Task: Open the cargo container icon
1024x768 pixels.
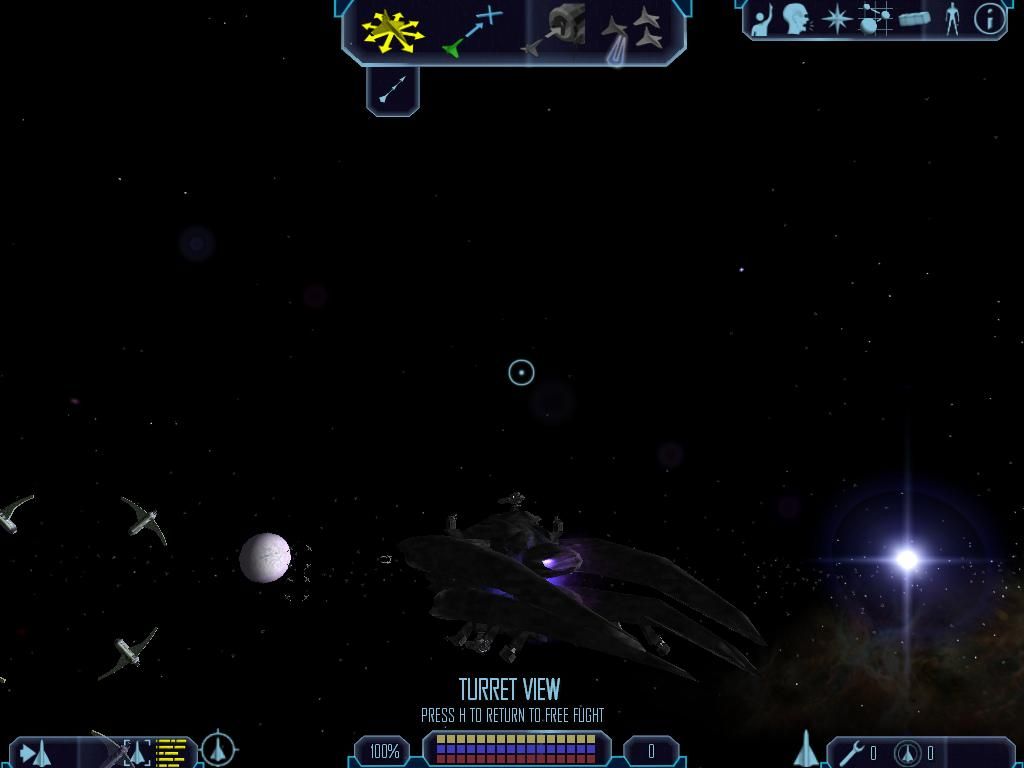Action: pos(914,19)
